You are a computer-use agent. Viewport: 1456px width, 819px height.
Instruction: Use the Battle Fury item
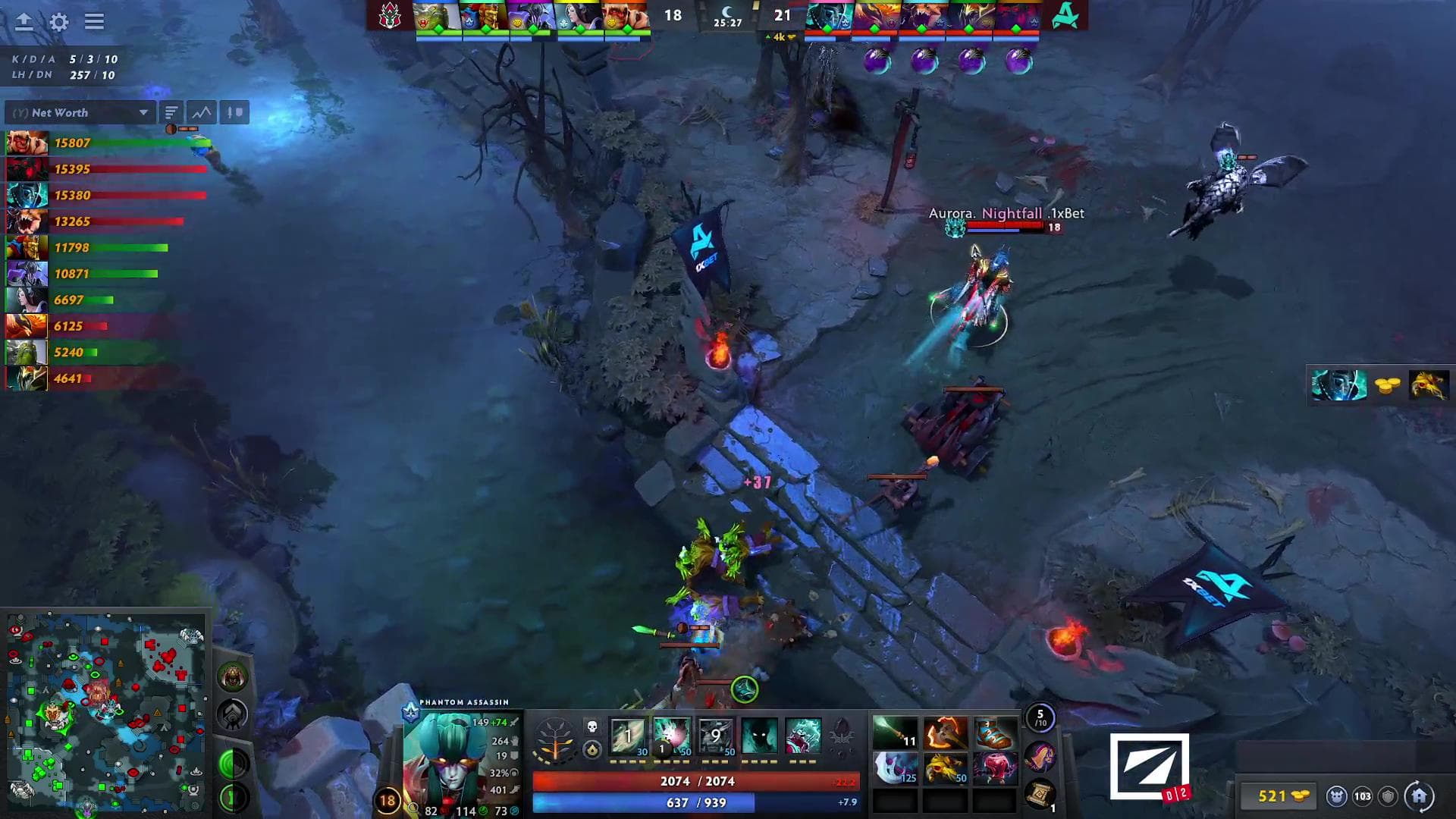pos(946,733)
